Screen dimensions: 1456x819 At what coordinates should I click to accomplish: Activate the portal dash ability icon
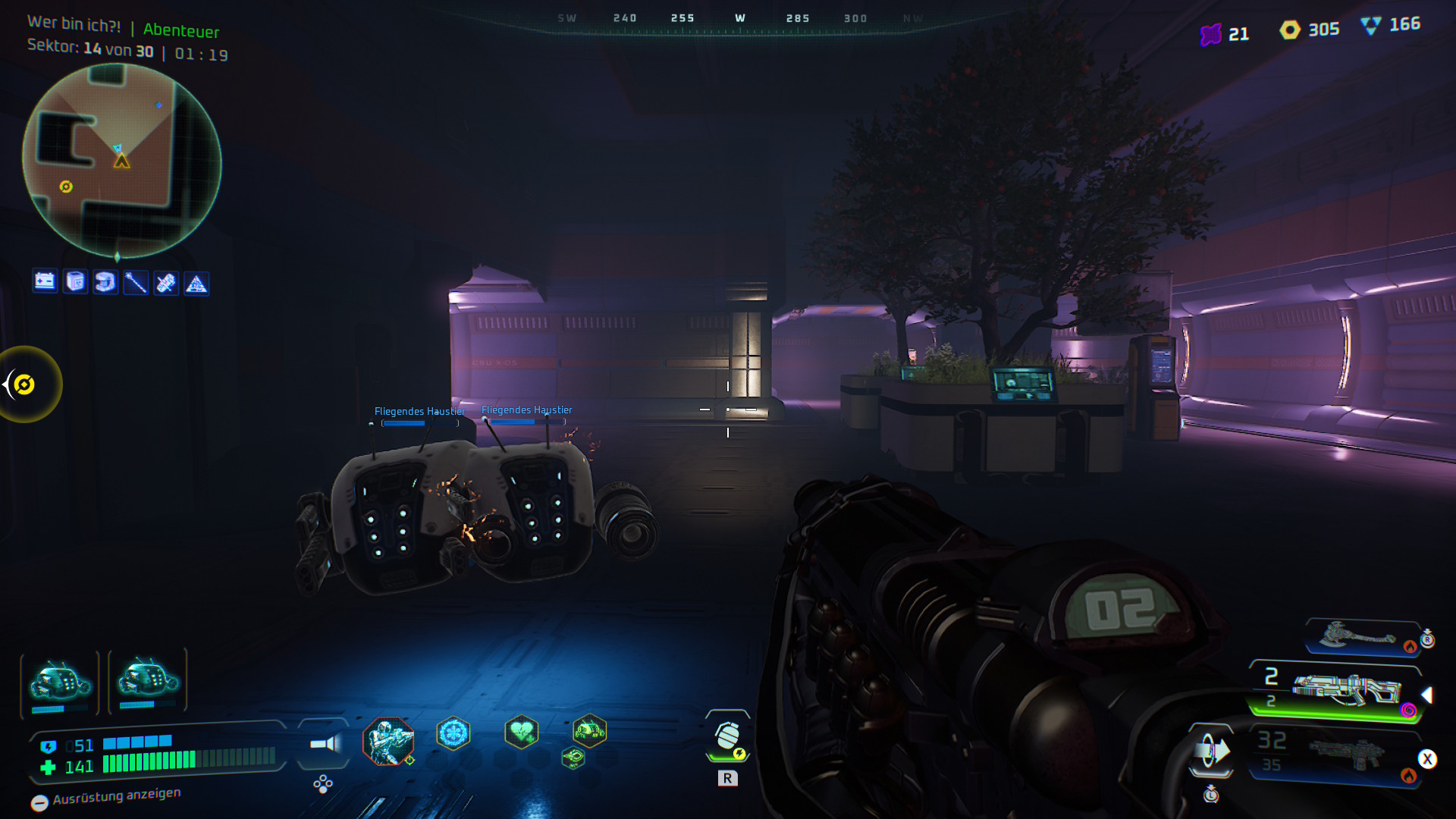pos(1211,752)
